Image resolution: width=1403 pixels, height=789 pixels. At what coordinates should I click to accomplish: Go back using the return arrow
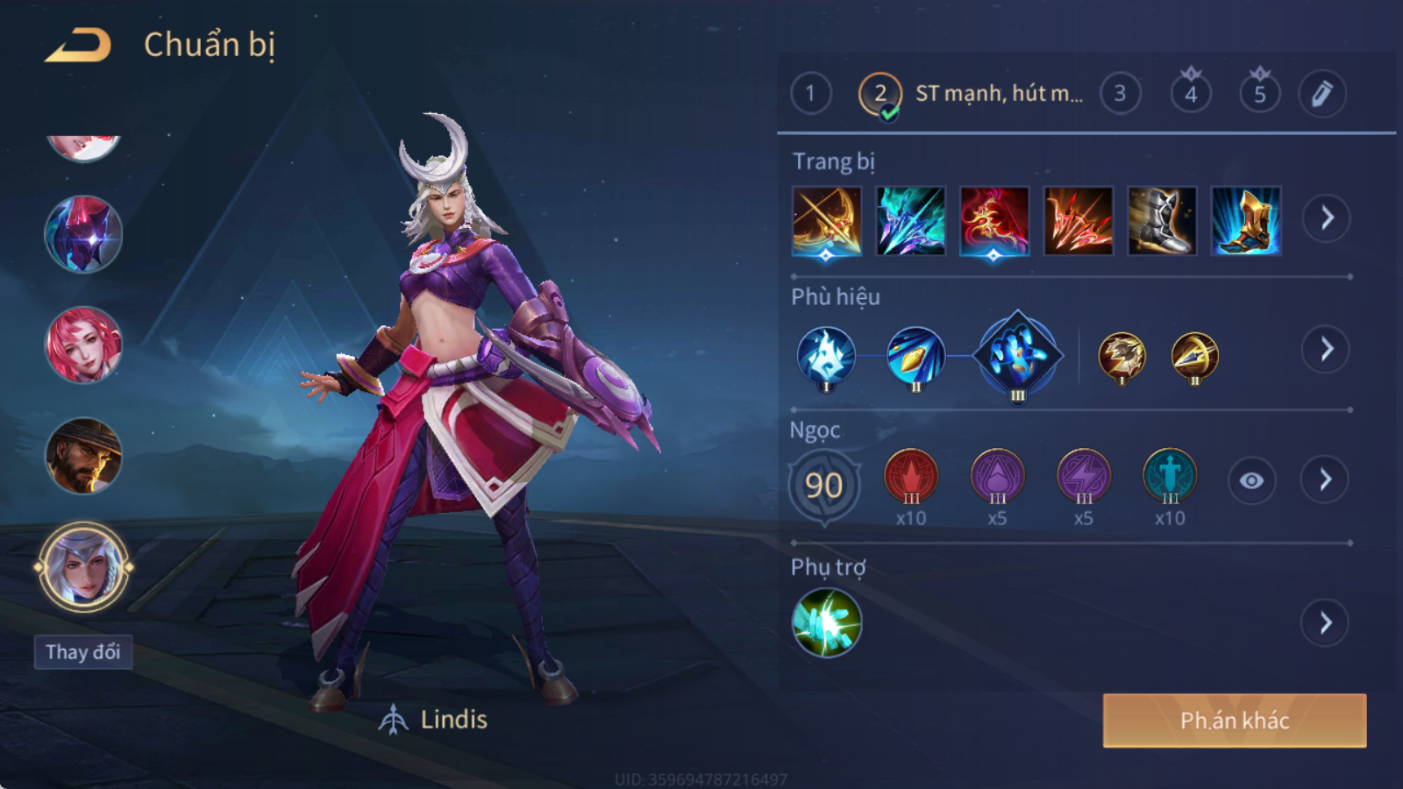pos(78,45)
